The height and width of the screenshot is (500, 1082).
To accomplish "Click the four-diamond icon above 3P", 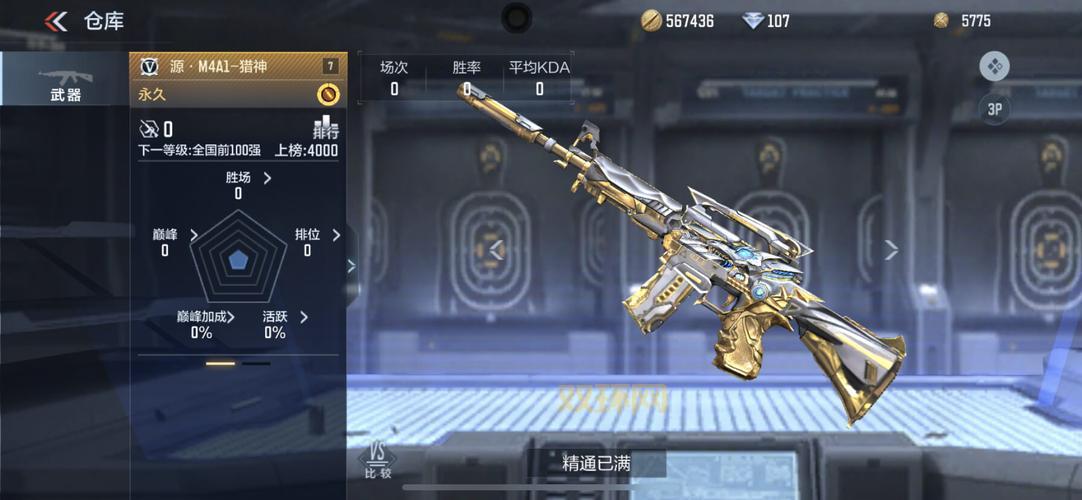I will pos(994,67).
